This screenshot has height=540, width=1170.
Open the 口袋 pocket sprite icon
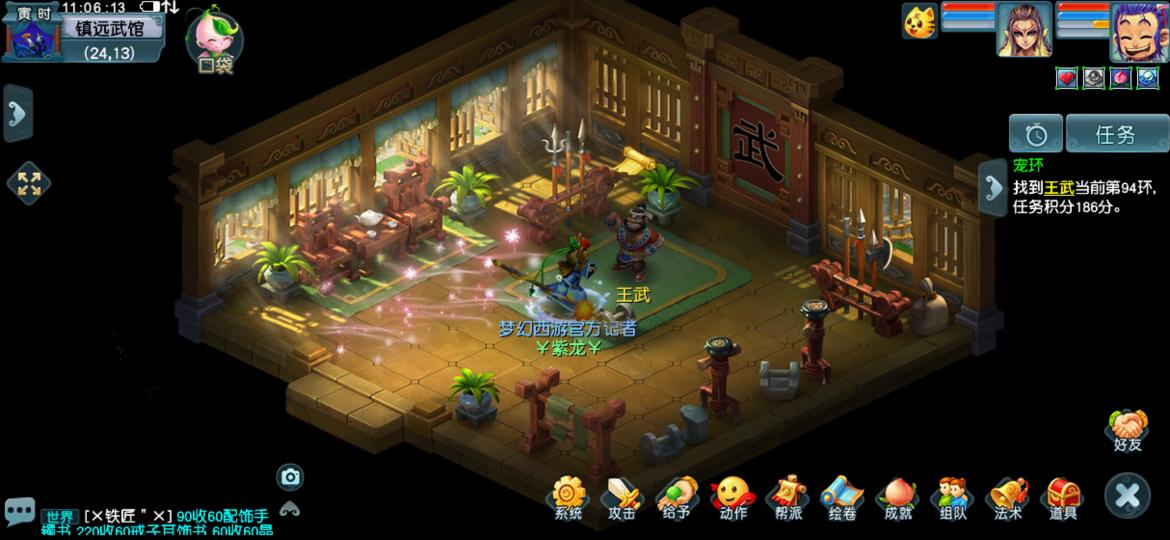[215, 42]
